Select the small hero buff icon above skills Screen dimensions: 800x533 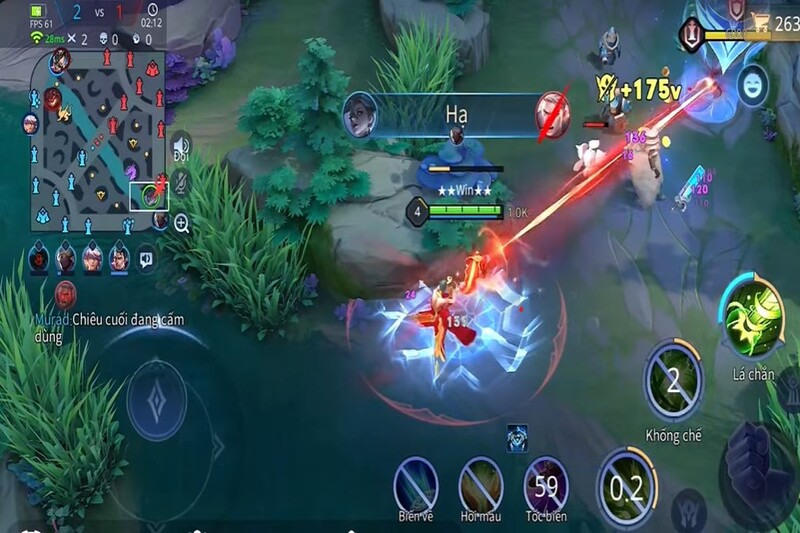click(517, 437)
